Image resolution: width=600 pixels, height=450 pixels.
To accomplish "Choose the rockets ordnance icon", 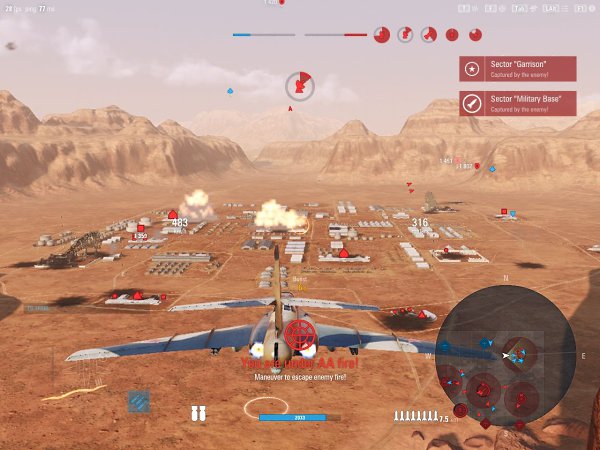I will 415,416.
